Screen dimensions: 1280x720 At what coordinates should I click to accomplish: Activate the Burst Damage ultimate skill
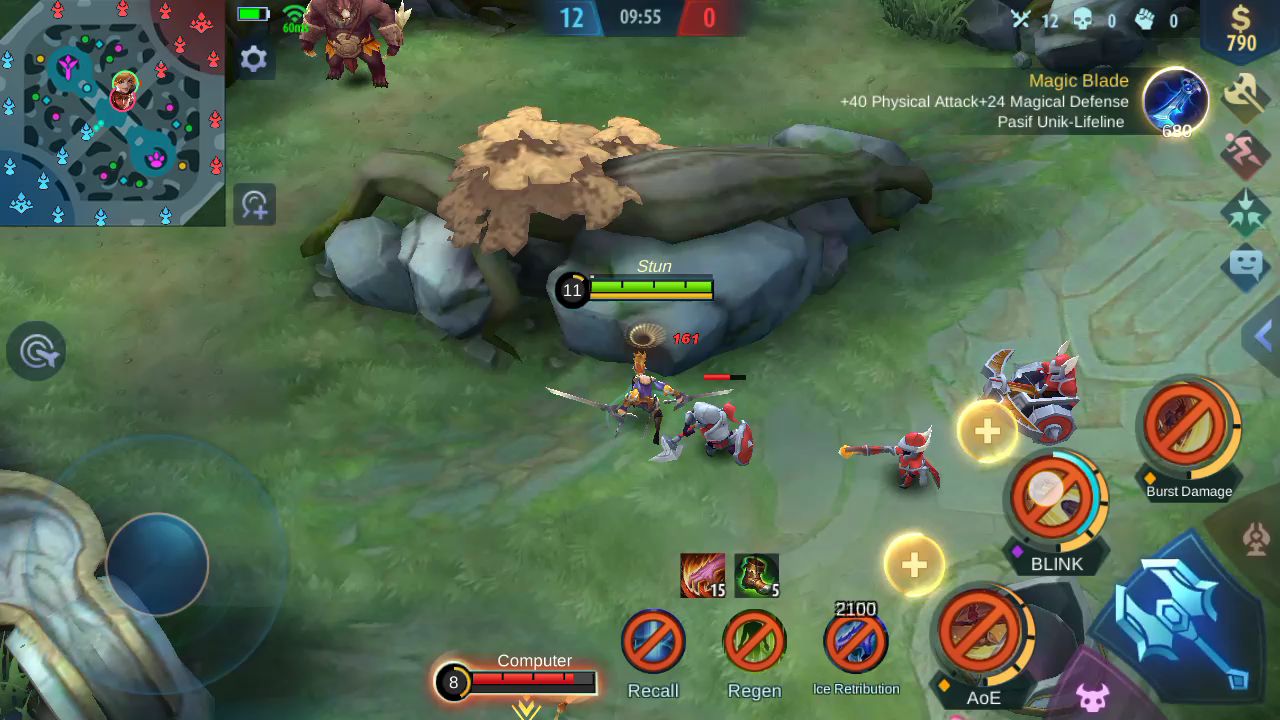pos(1189,427)
